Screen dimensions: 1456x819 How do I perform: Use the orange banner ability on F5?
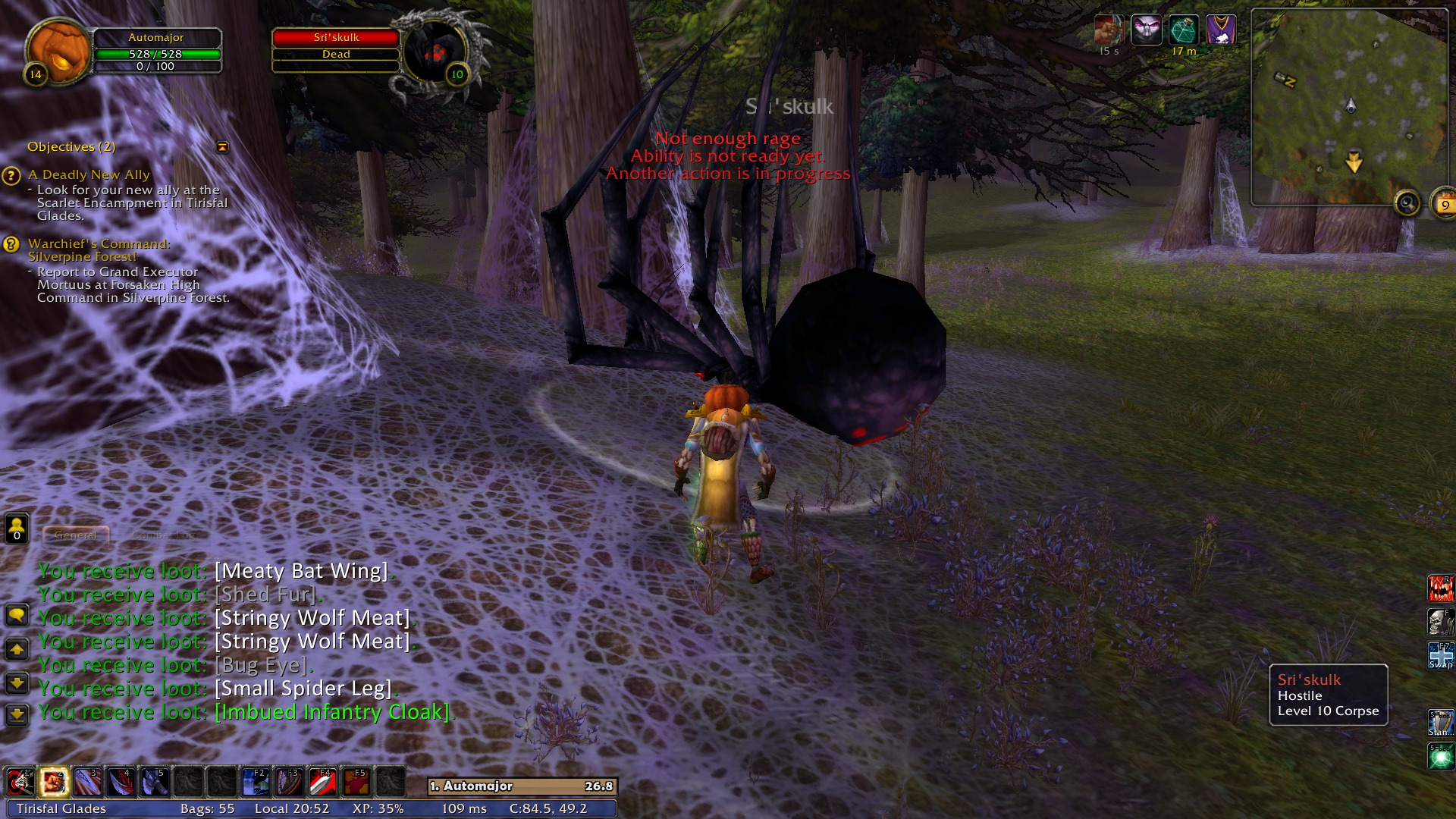click(x=356, y=782)
